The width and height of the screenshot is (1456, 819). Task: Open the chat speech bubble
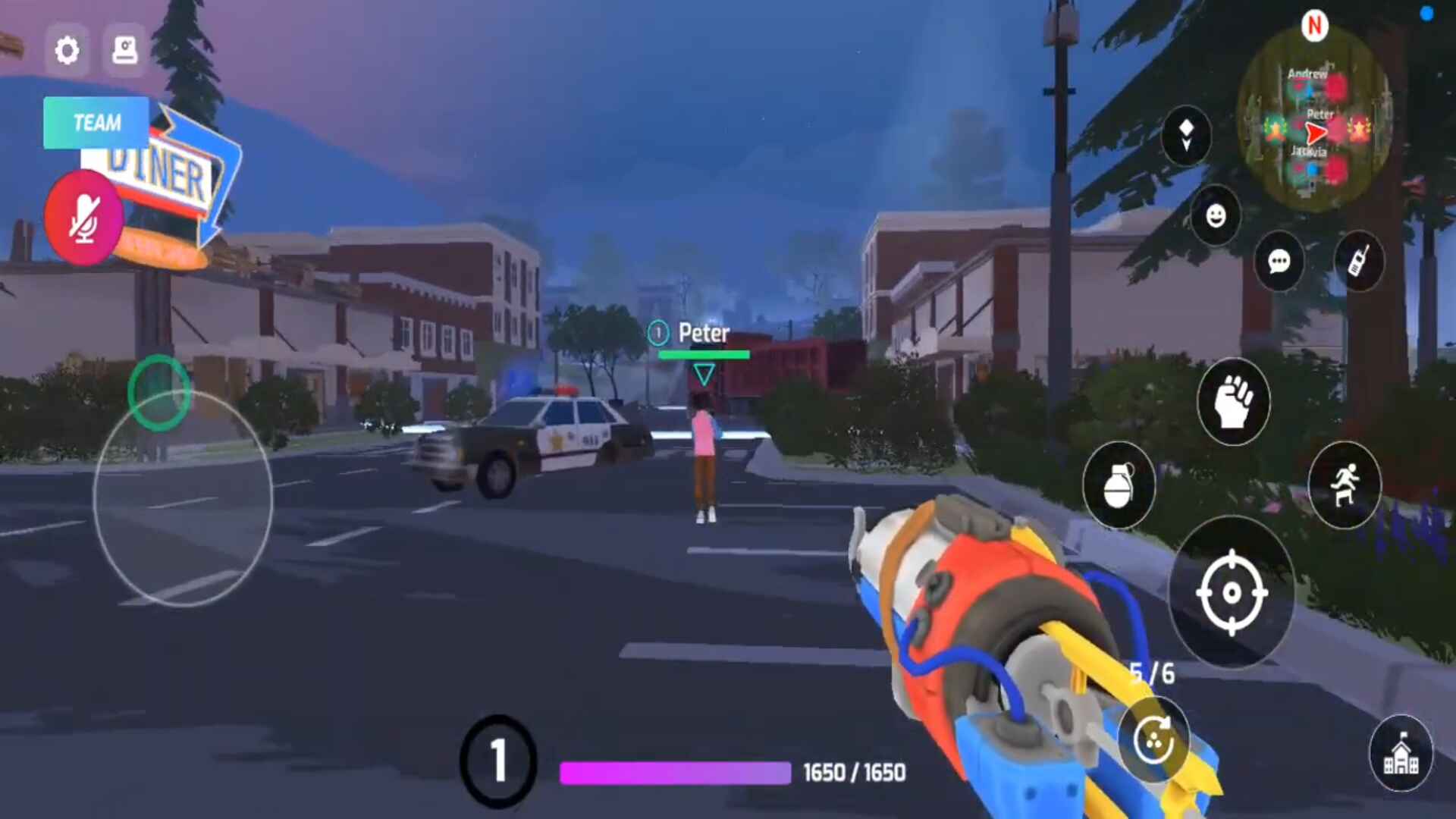[x=1279, y=262]
